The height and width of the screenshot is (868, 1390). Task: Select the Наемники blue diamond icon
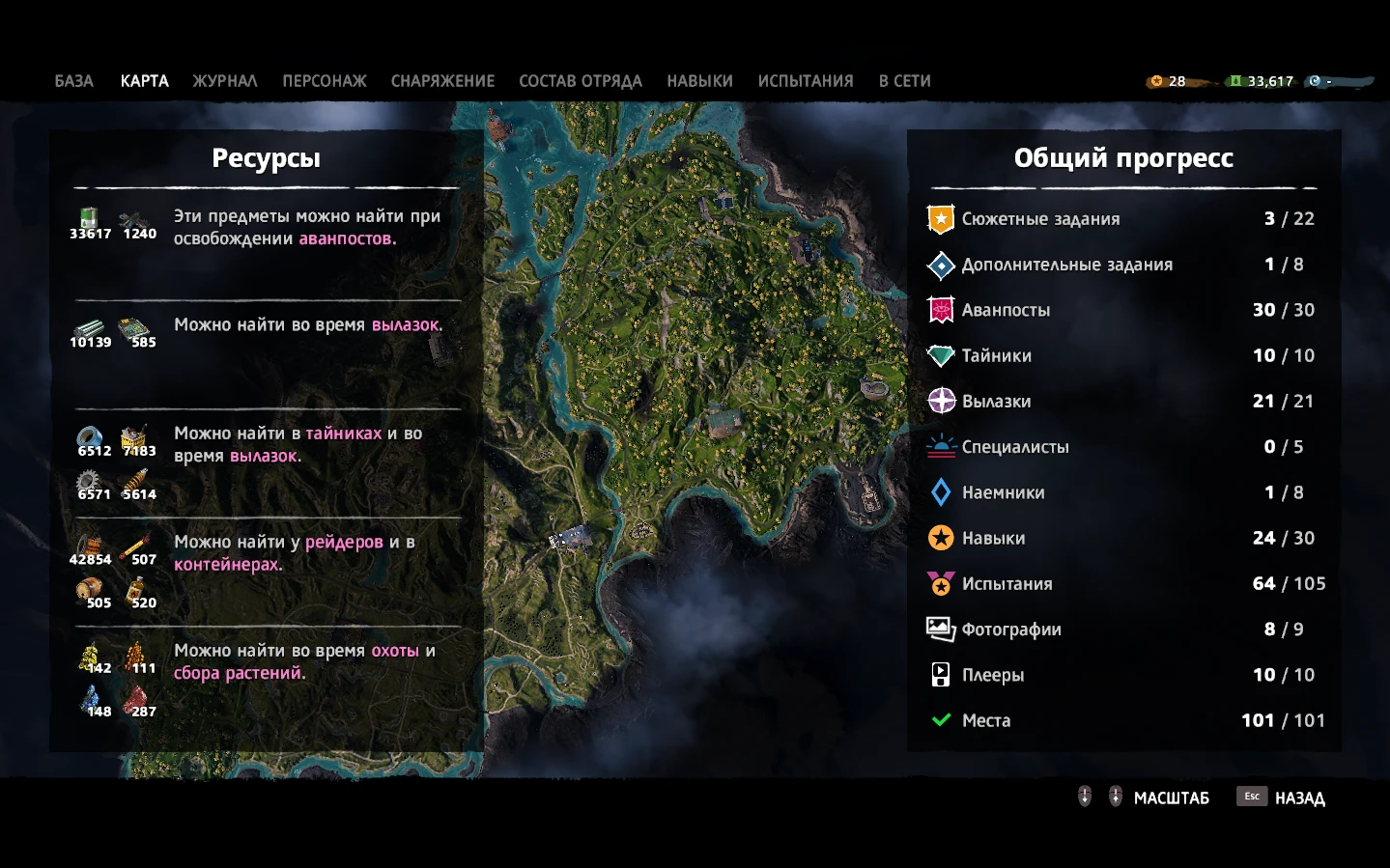[940, 491]
